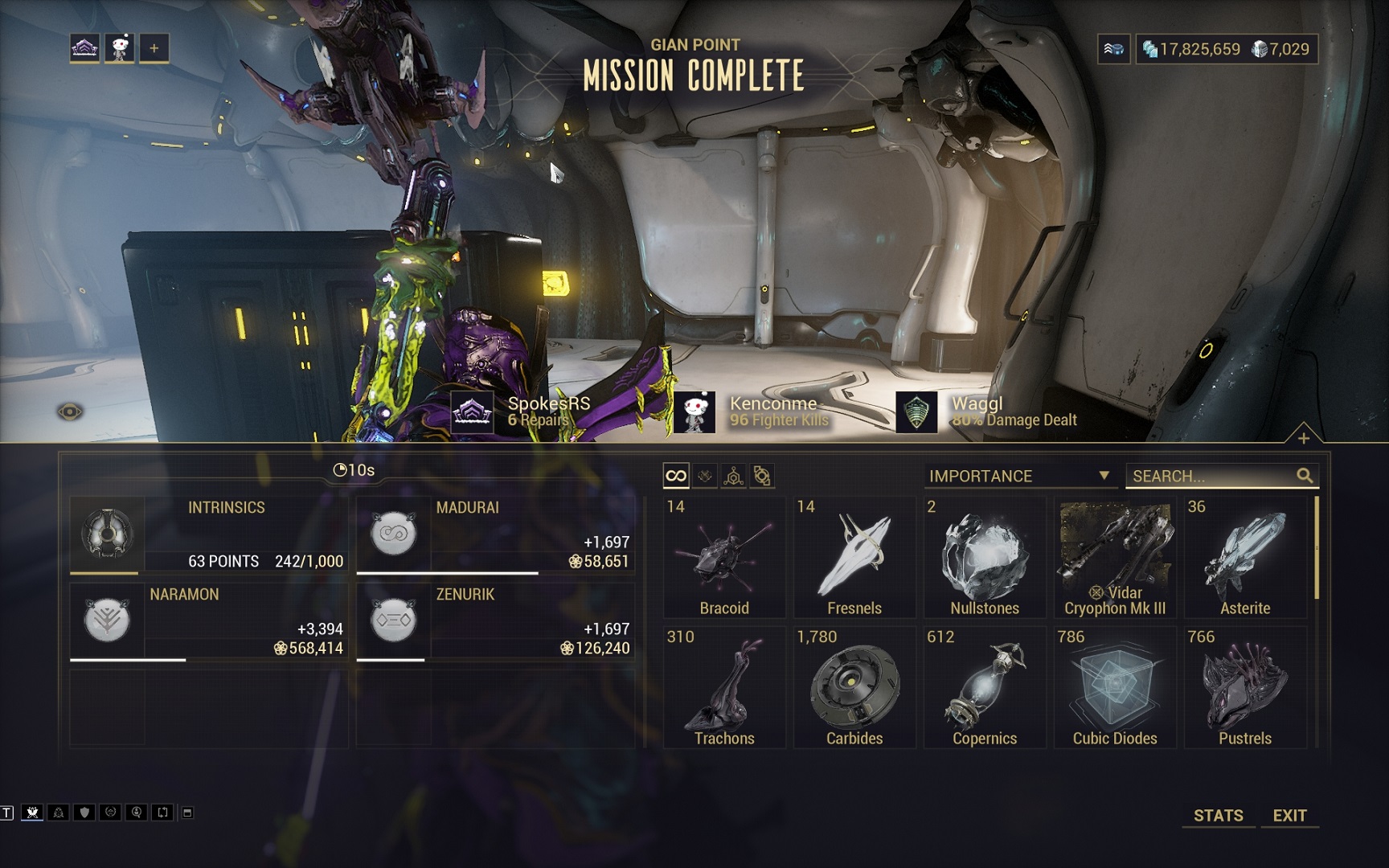Select the Nullstones reward tile
This screenshot has height=868, width=1389.
coord(985,557)
